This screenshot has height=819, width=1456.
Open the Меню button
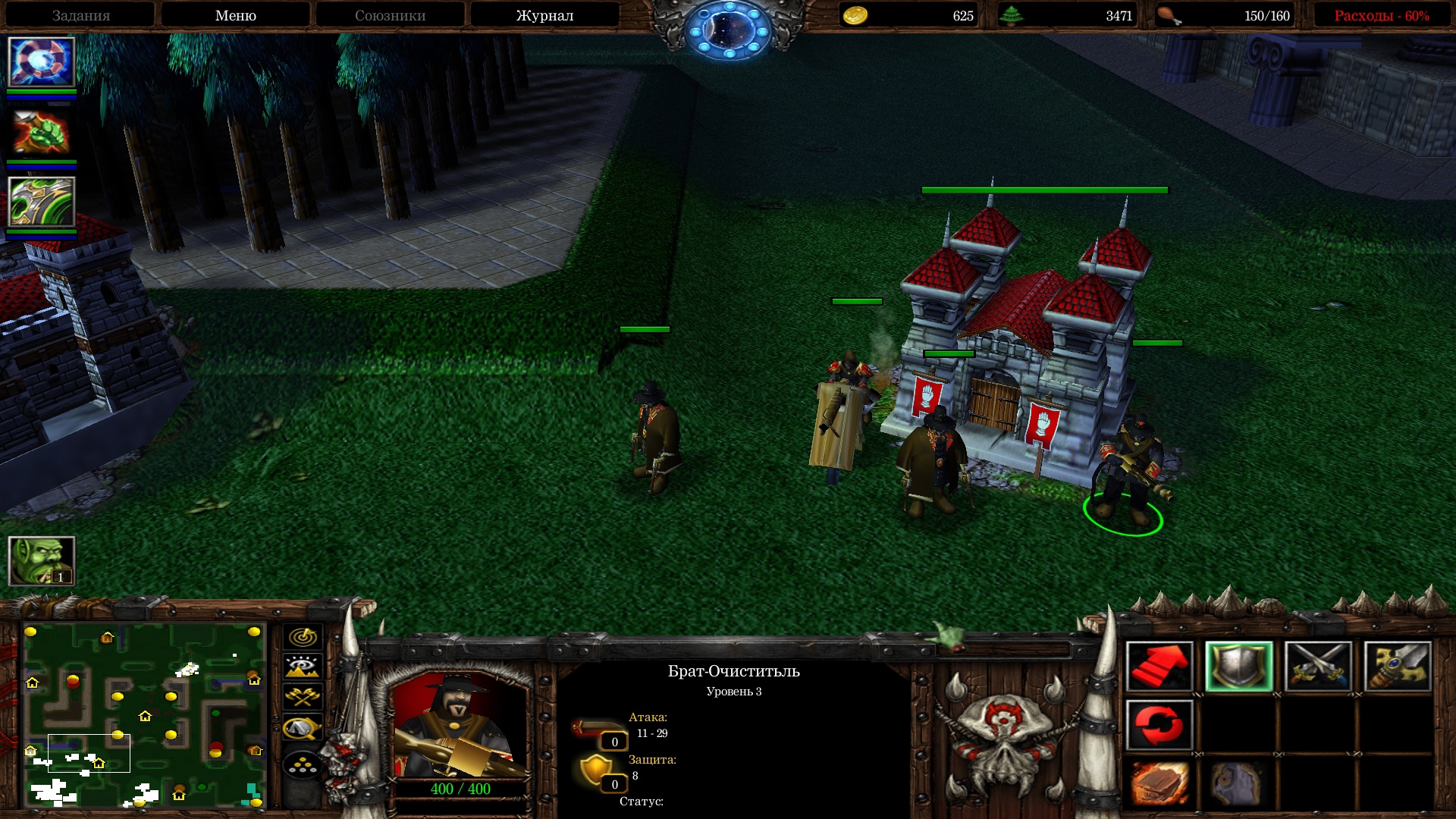pos(235,15)
